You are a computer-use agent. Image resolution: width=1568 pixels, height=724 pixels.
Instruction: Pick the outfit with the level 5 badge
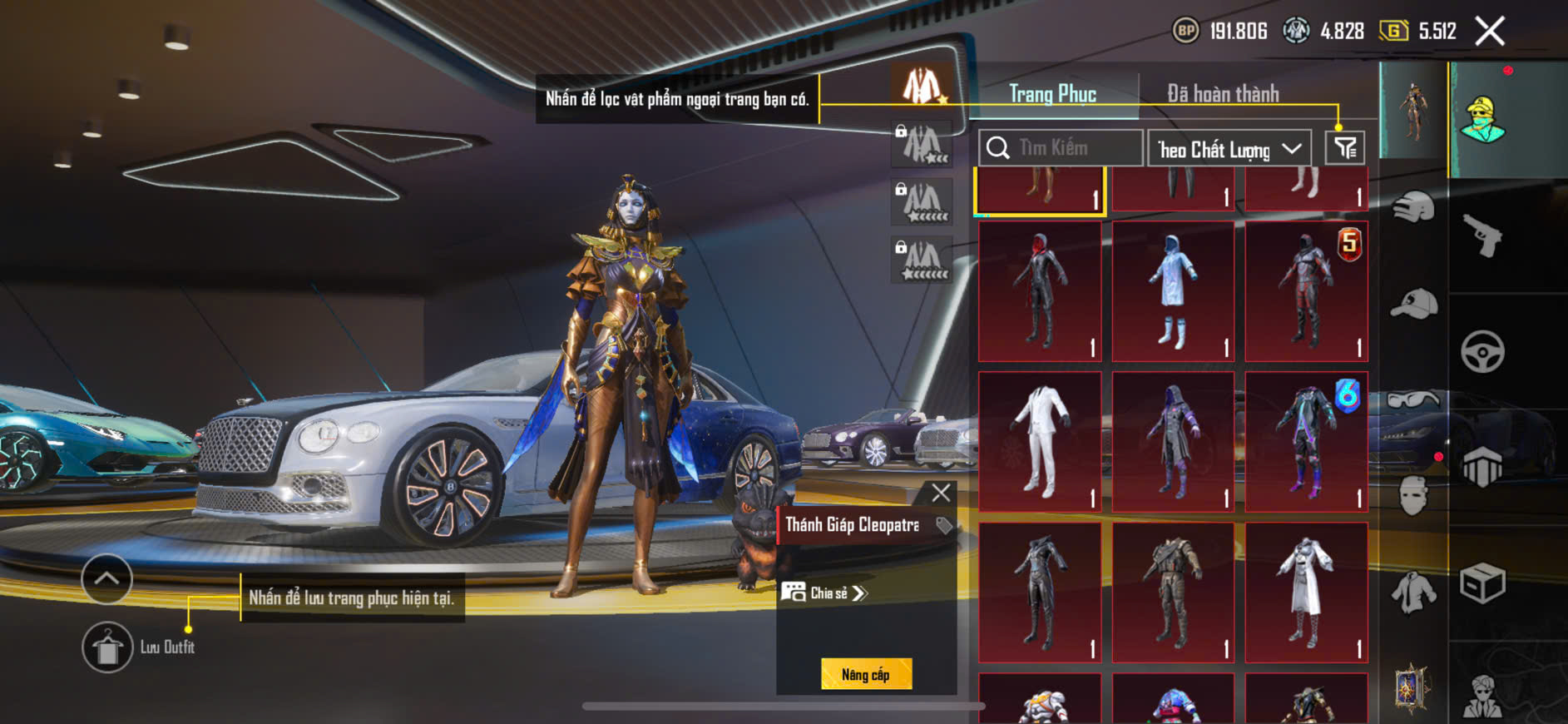(x=1306, y=291)
